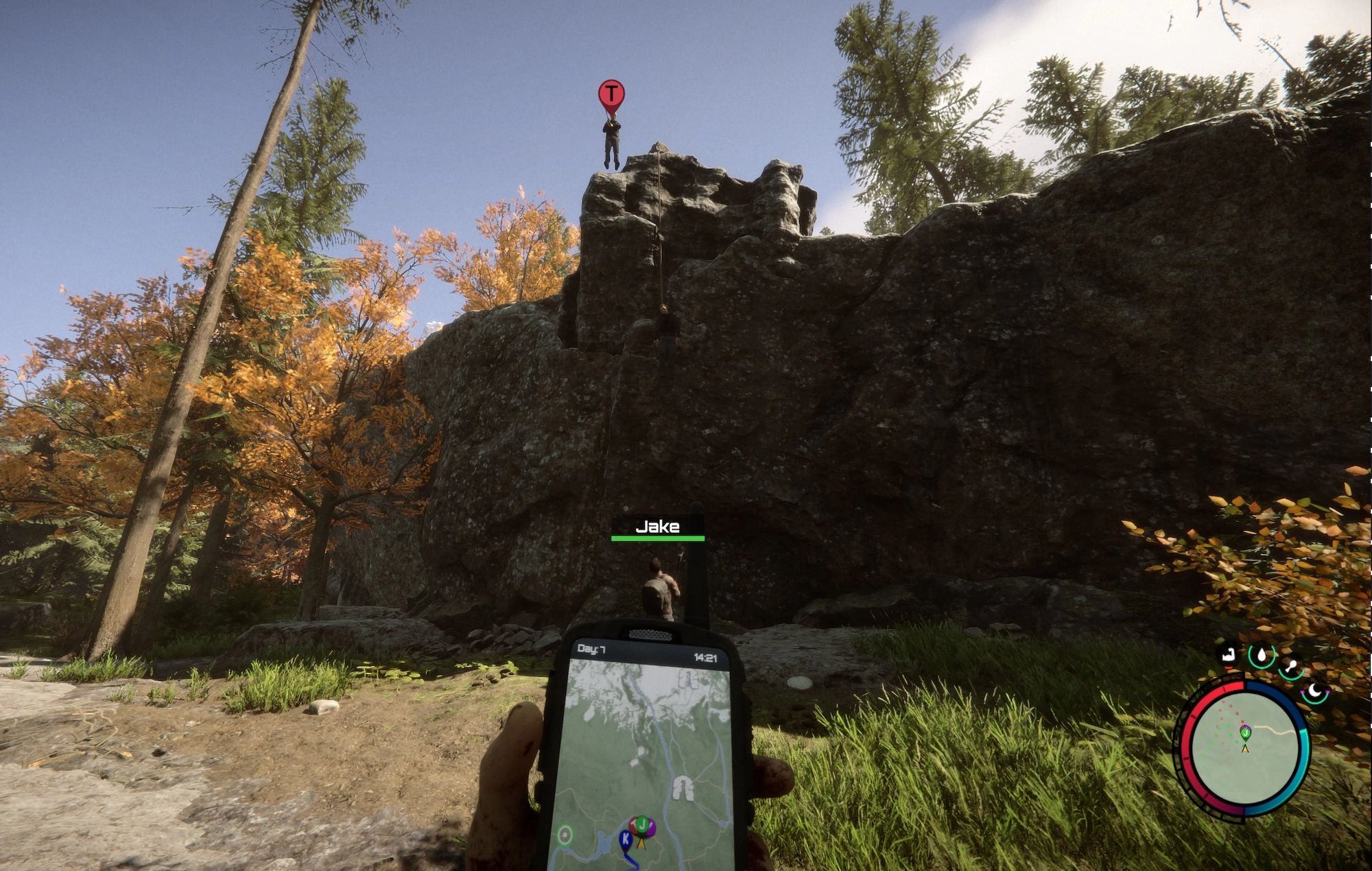Check the water drop hydration icon

(x=1261, y=656)
